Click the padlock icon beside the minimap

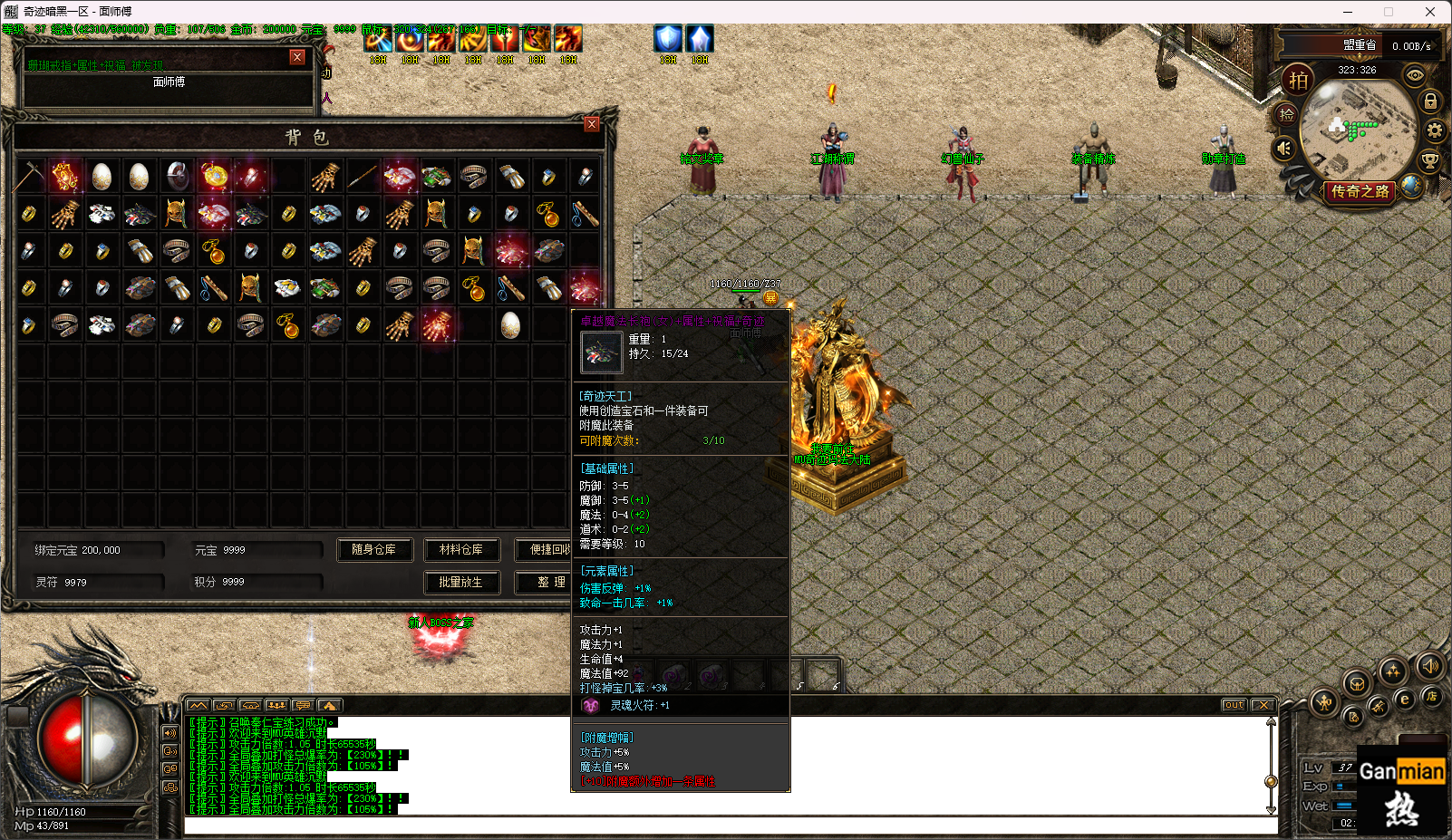point(1430,101)
